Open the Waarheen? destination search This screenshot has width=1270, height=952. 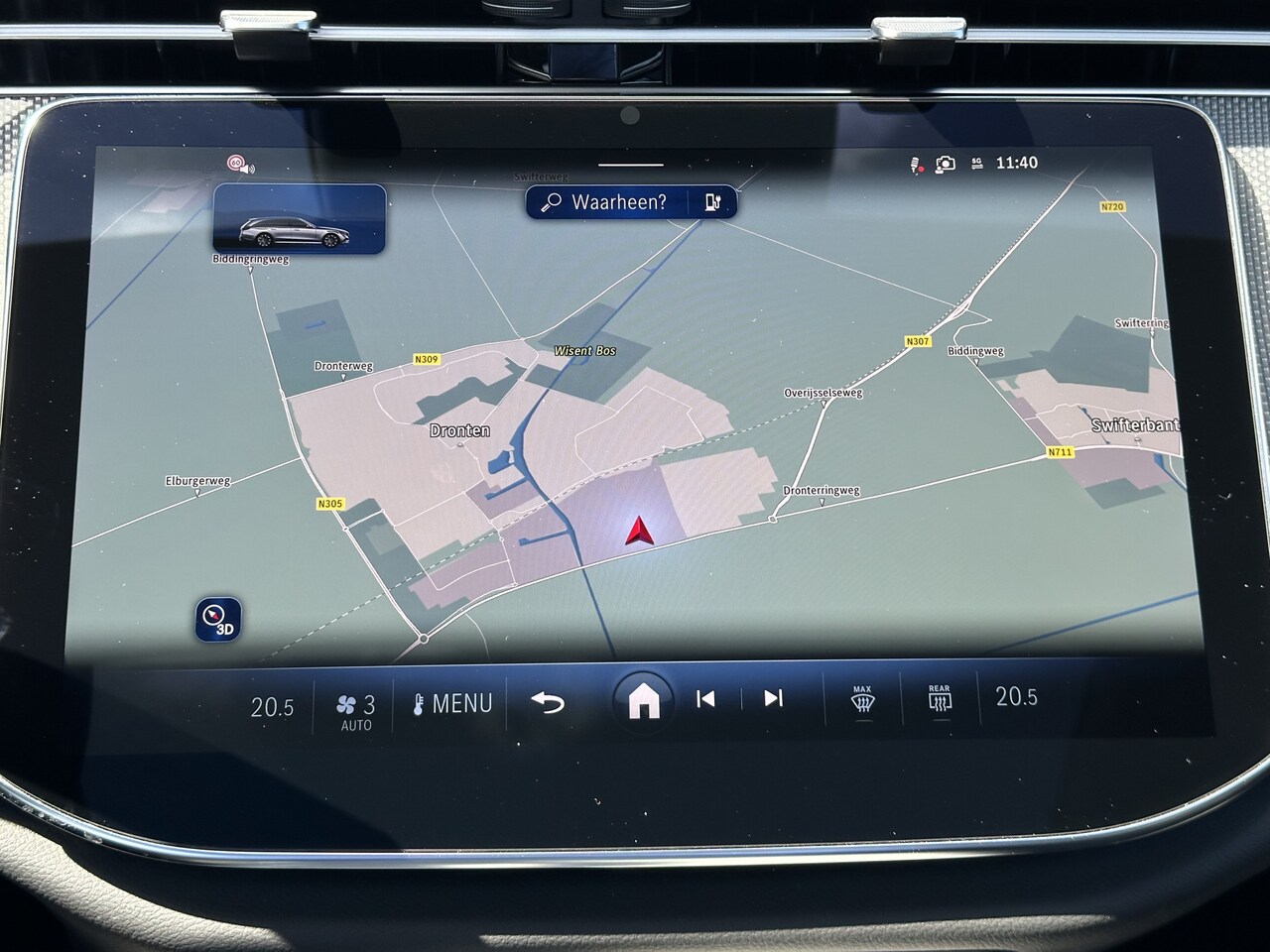point(605,202)
